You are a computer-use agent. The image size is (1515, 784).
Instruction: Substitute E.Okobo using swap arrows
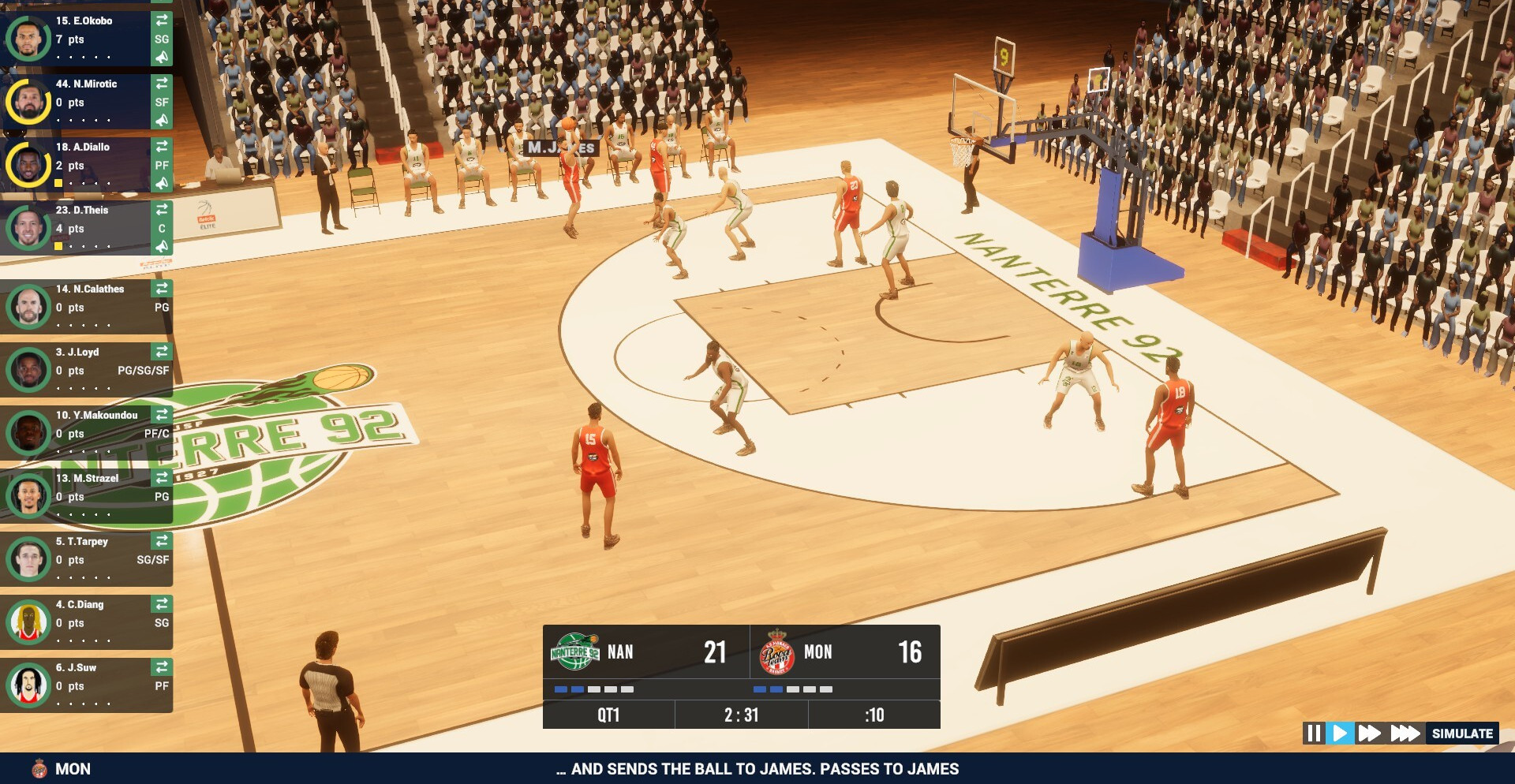(x=162, y=20)
